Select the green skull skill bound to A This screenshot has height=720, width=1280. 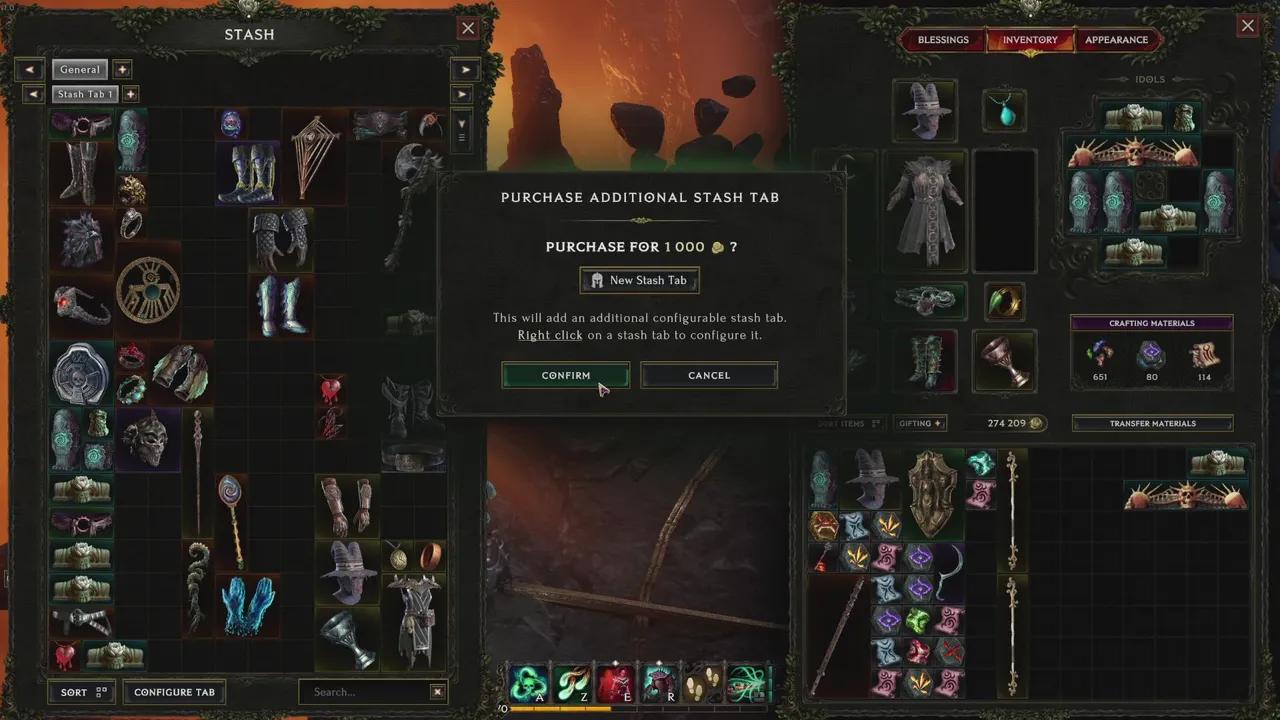[528, 684]
